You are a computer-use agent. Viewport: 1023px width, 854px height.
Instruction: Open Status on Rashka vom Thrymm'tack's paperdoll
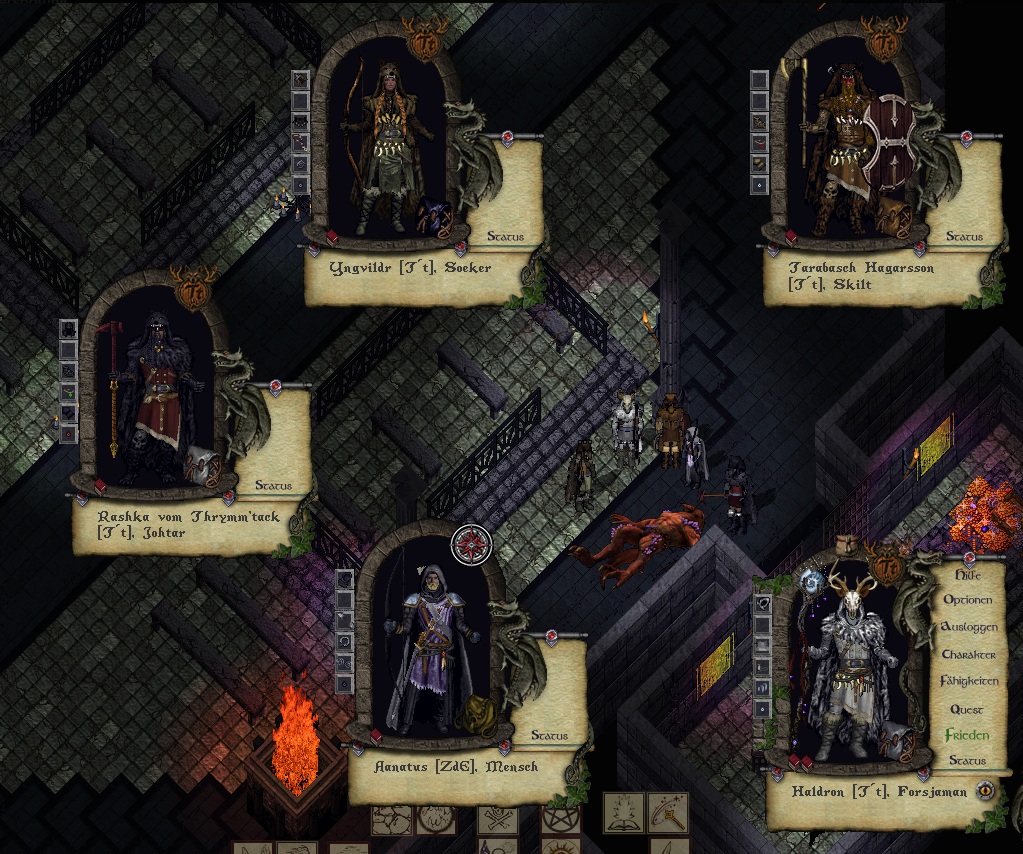coord(273,486)
